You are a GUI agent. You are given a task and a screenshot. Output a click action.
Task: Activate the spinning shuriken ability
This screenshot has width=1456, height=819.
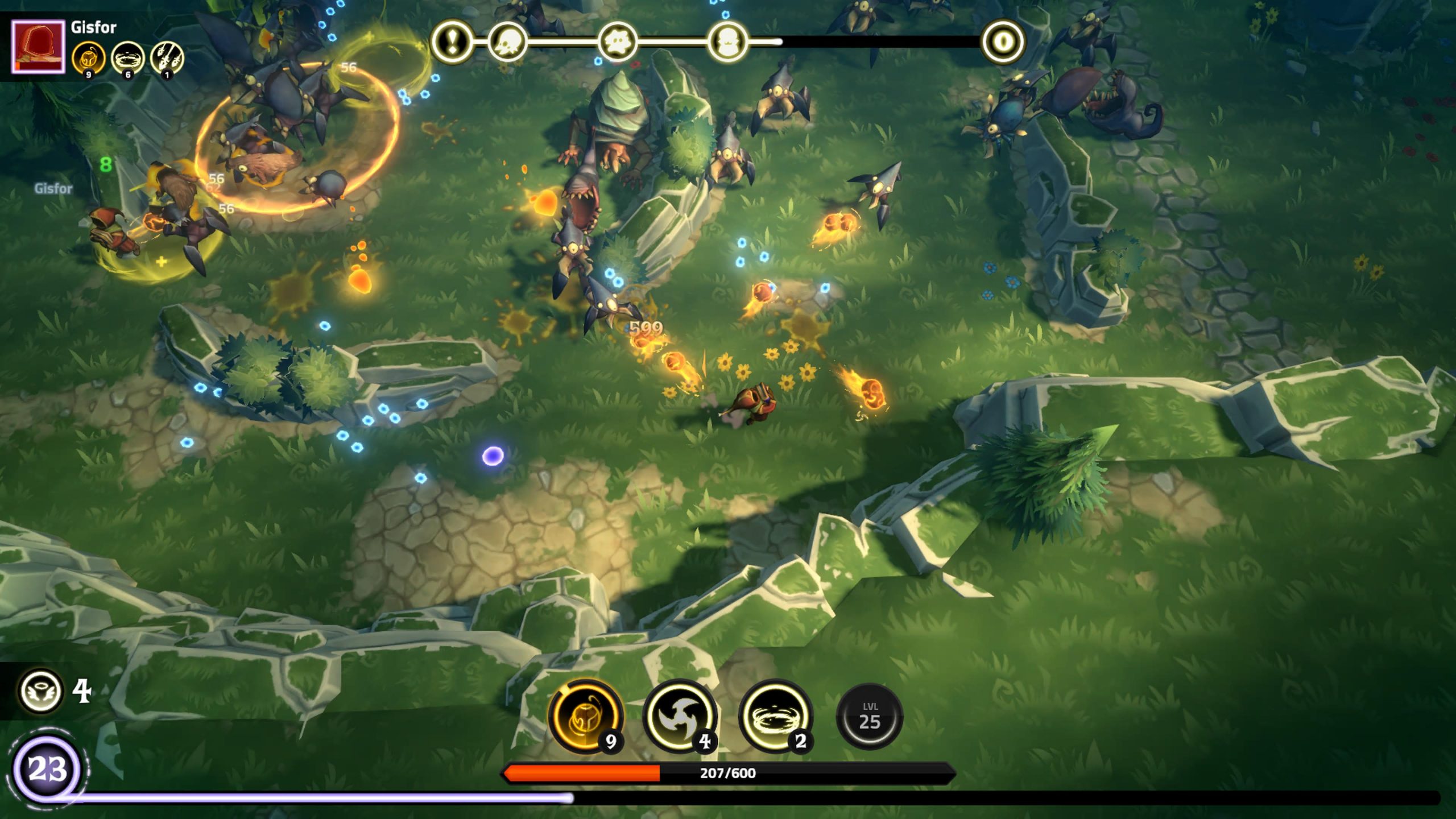click(680, 716)
